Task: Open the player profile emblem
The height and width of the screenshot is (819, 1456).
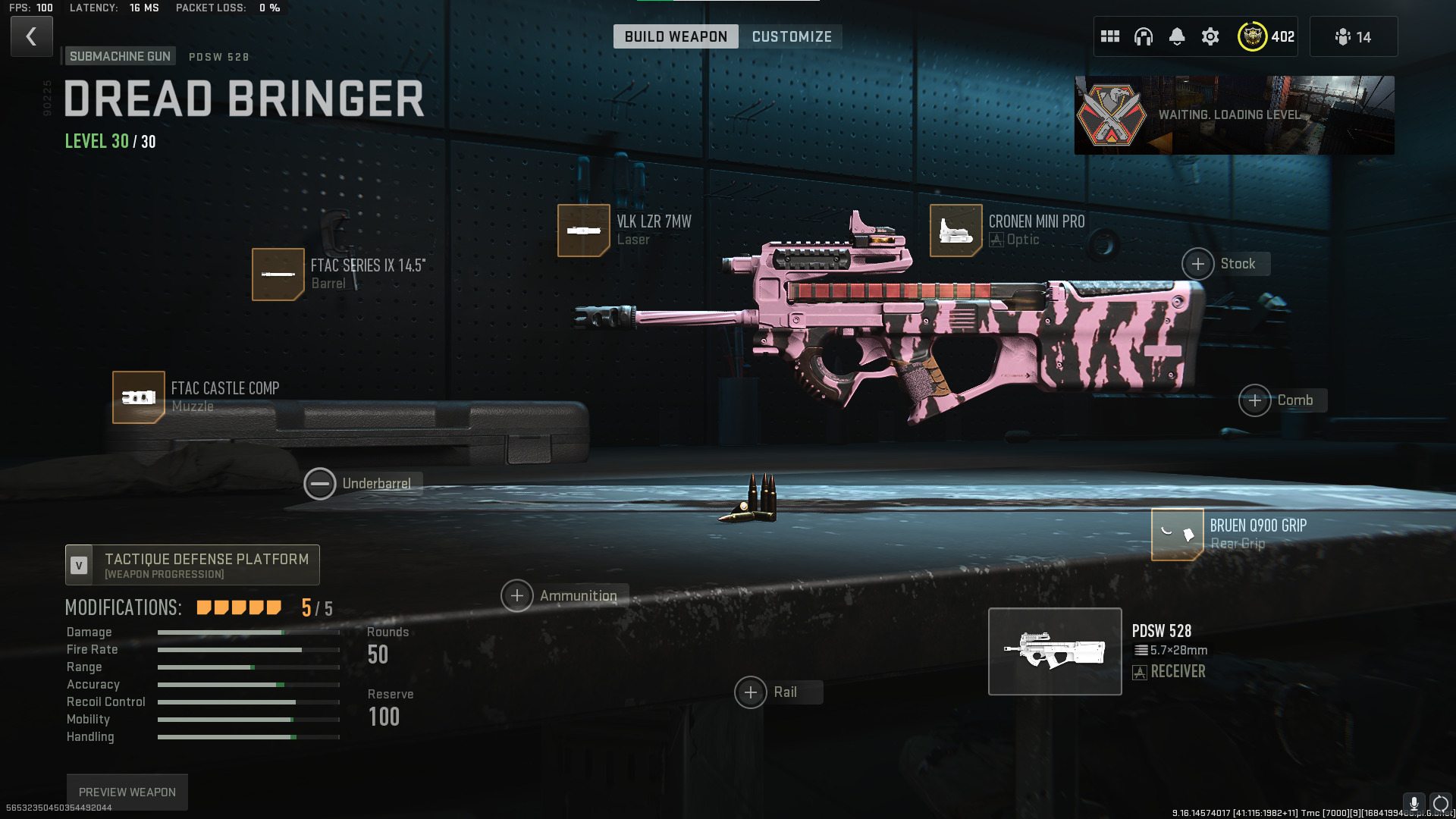Action: click(x=1253, y=36)
